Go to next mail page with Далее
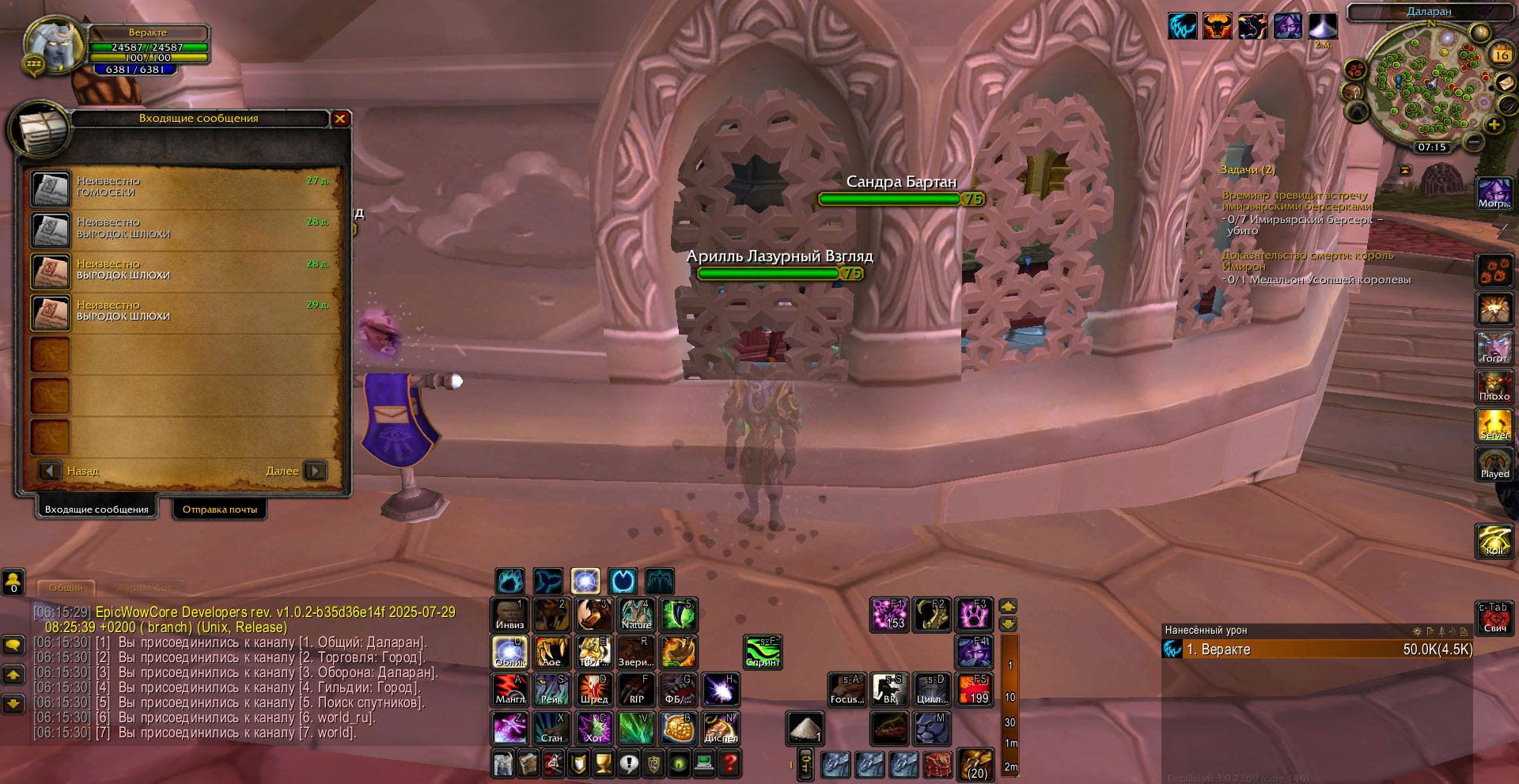Image resolution: width=1519 pixels, height=784 pixels. coord(315,471)
